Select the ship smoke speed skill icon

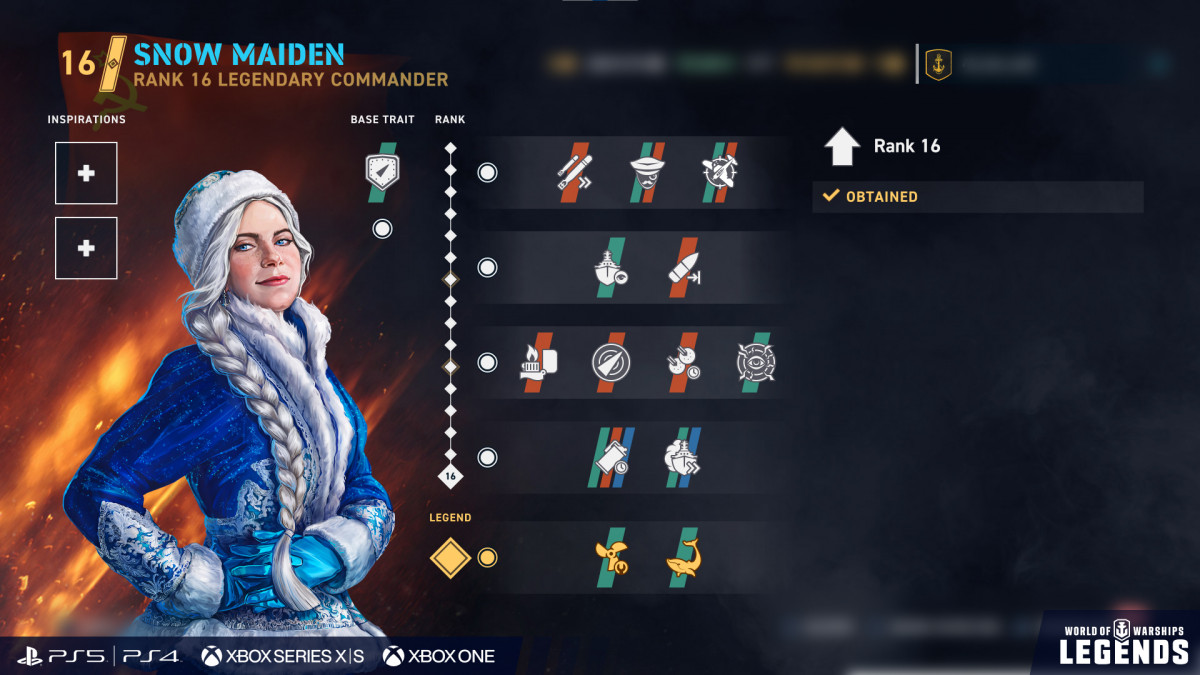(x=684, y=457)
